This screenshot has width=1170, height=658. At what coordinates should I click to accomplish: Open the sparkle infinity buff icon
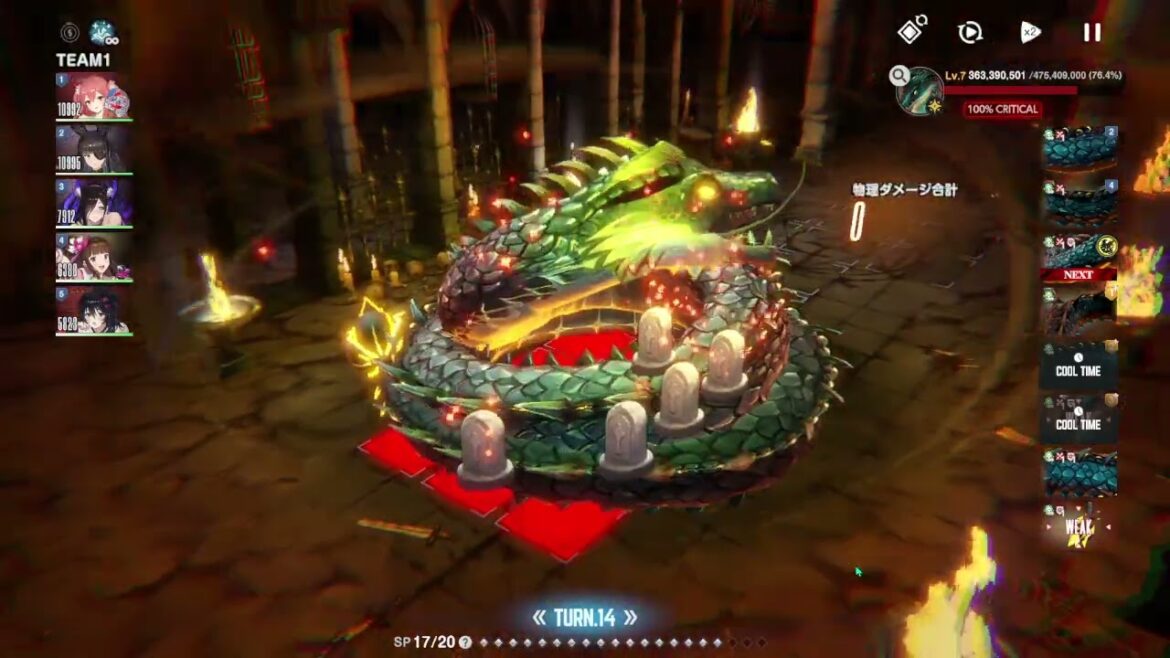pos(100,33)
